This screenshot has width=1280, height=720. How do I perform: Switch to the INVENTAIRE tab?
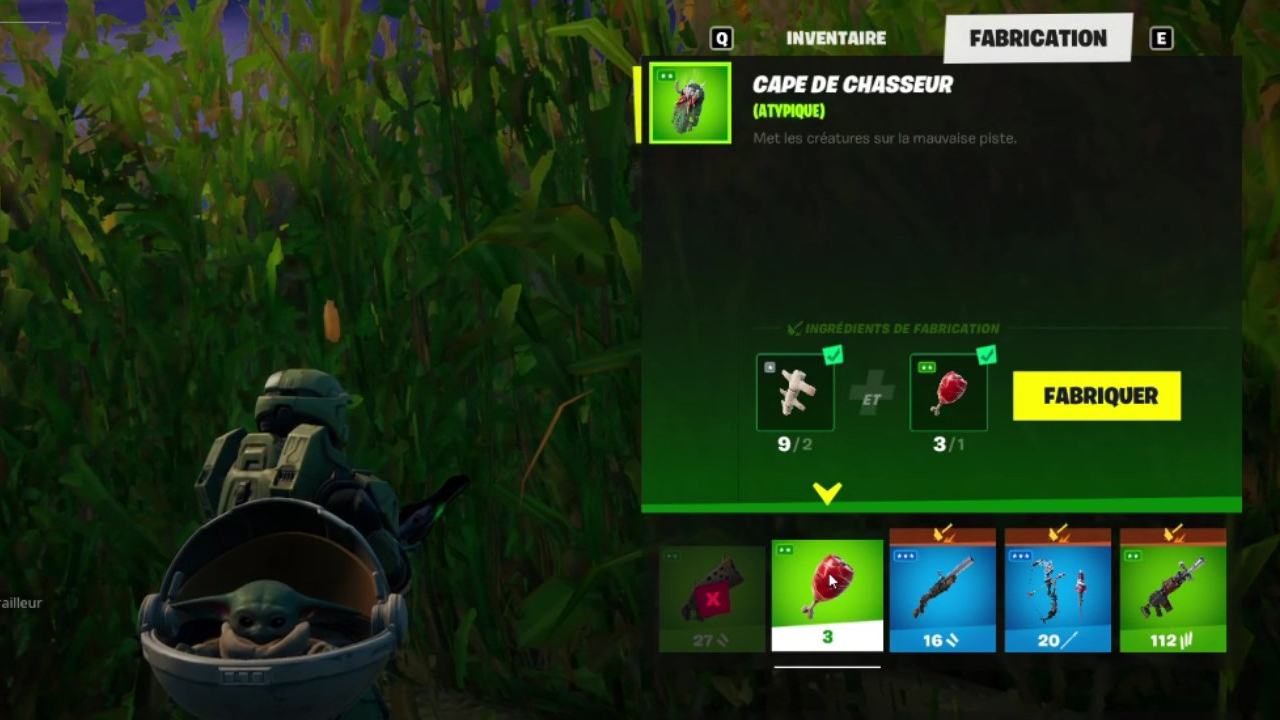[x=836, y=38]
